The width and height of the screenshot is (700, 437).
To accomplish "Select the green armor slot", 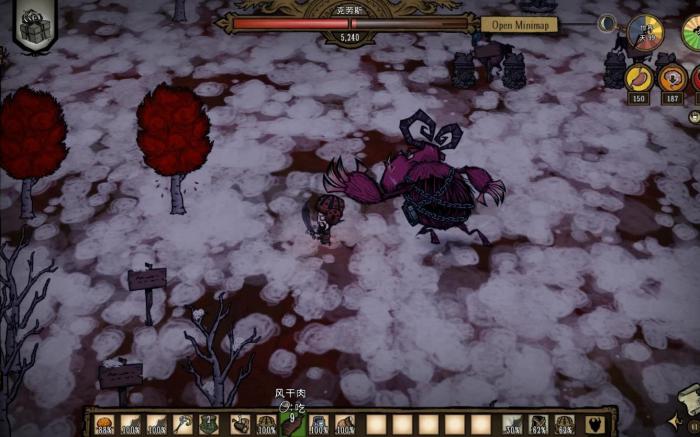I will coord(209,424).
